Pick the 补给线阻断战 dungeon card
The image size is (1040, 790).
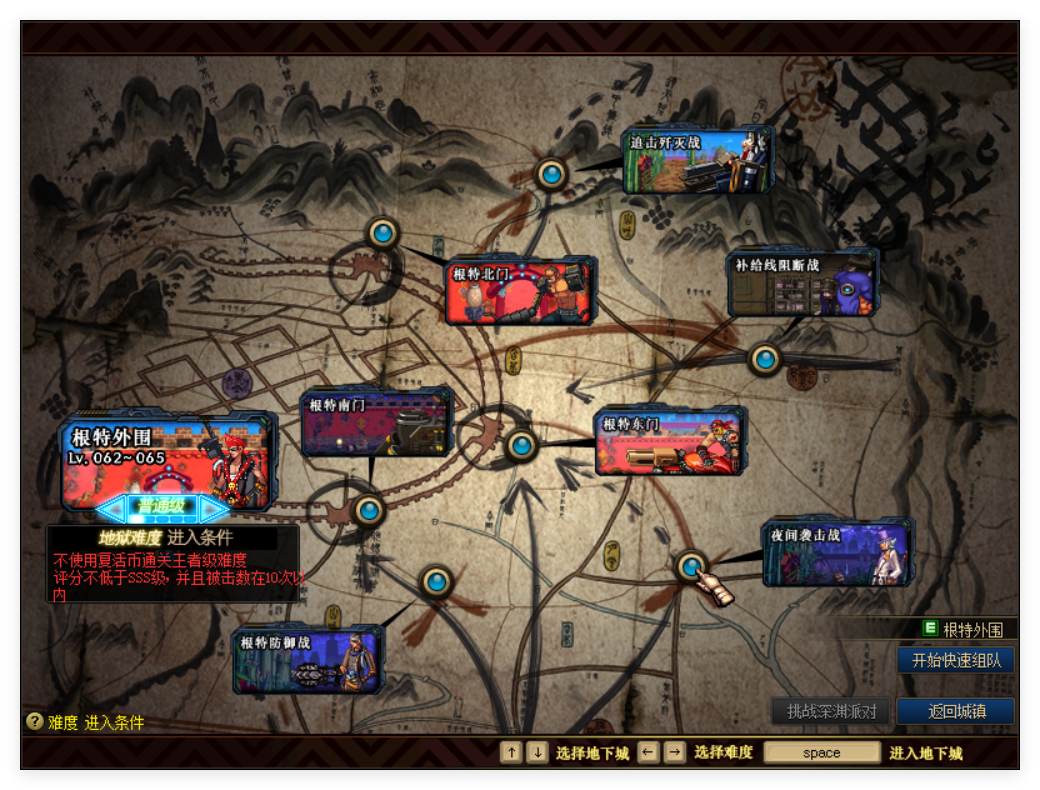(803, 284)
